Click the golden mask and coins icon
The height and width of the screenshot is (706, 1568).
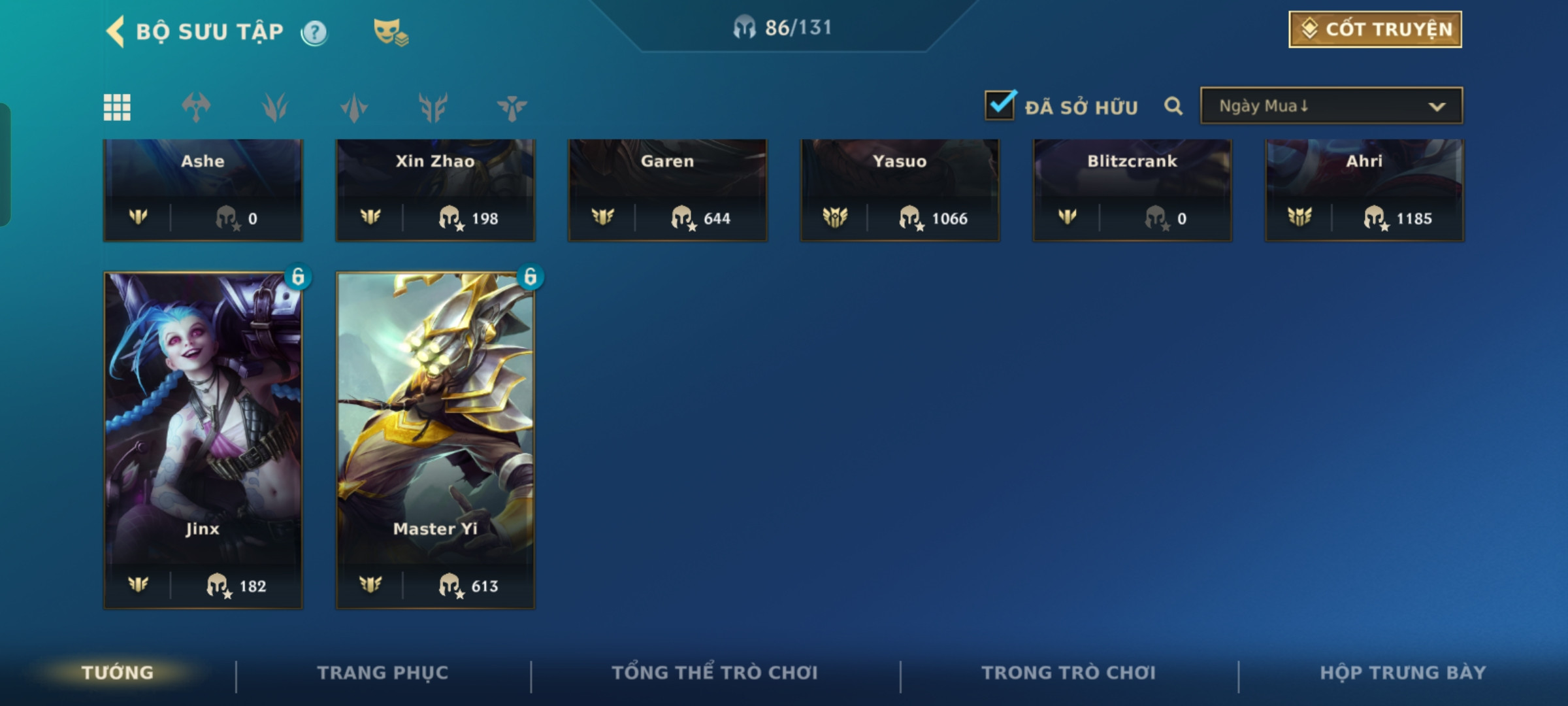coord(390,31)
